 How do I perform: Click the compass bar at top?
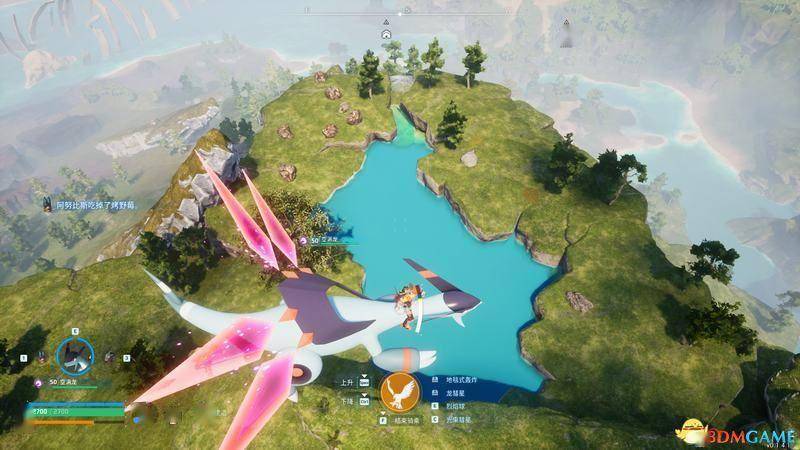(400, 14)
